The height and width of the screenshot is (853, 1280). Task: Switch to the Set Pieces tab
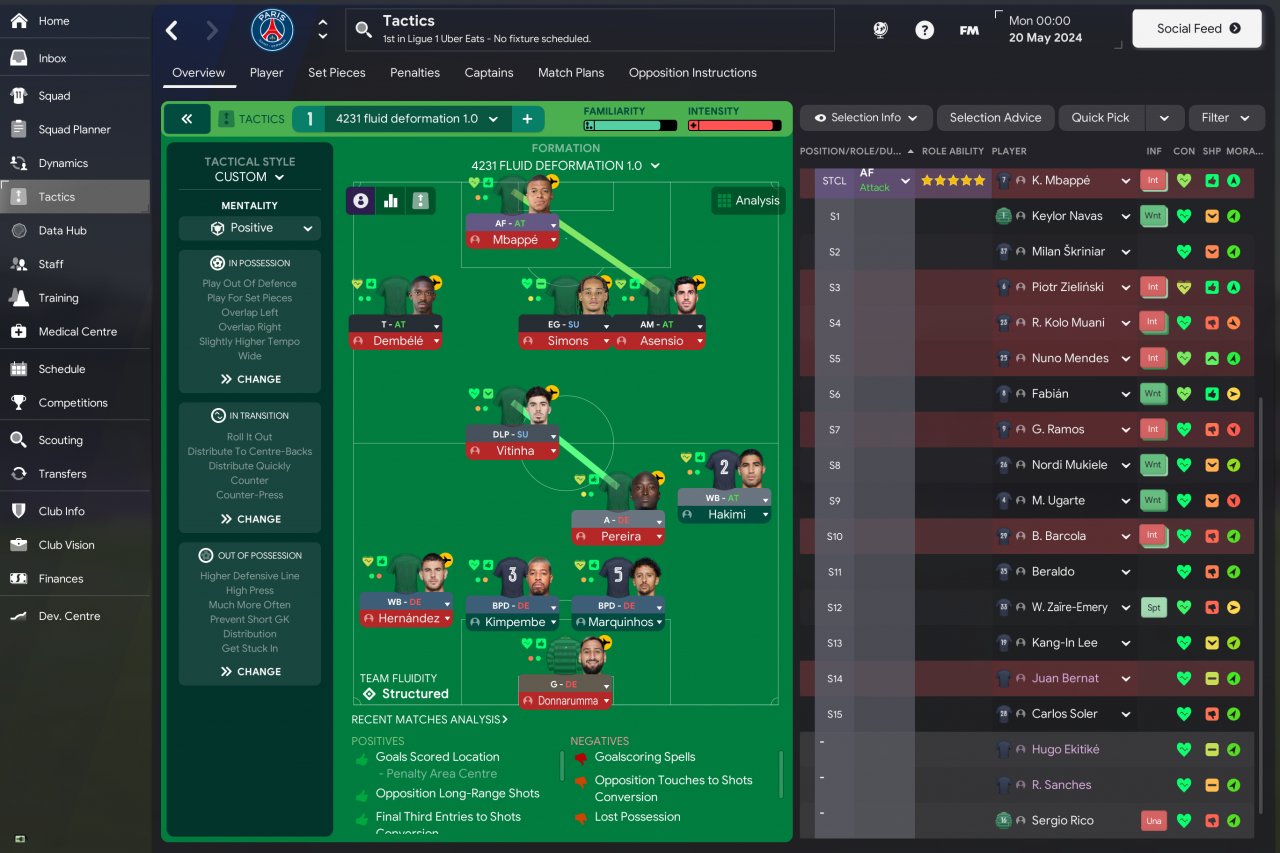pyautogui.click(x=336, y=73)
